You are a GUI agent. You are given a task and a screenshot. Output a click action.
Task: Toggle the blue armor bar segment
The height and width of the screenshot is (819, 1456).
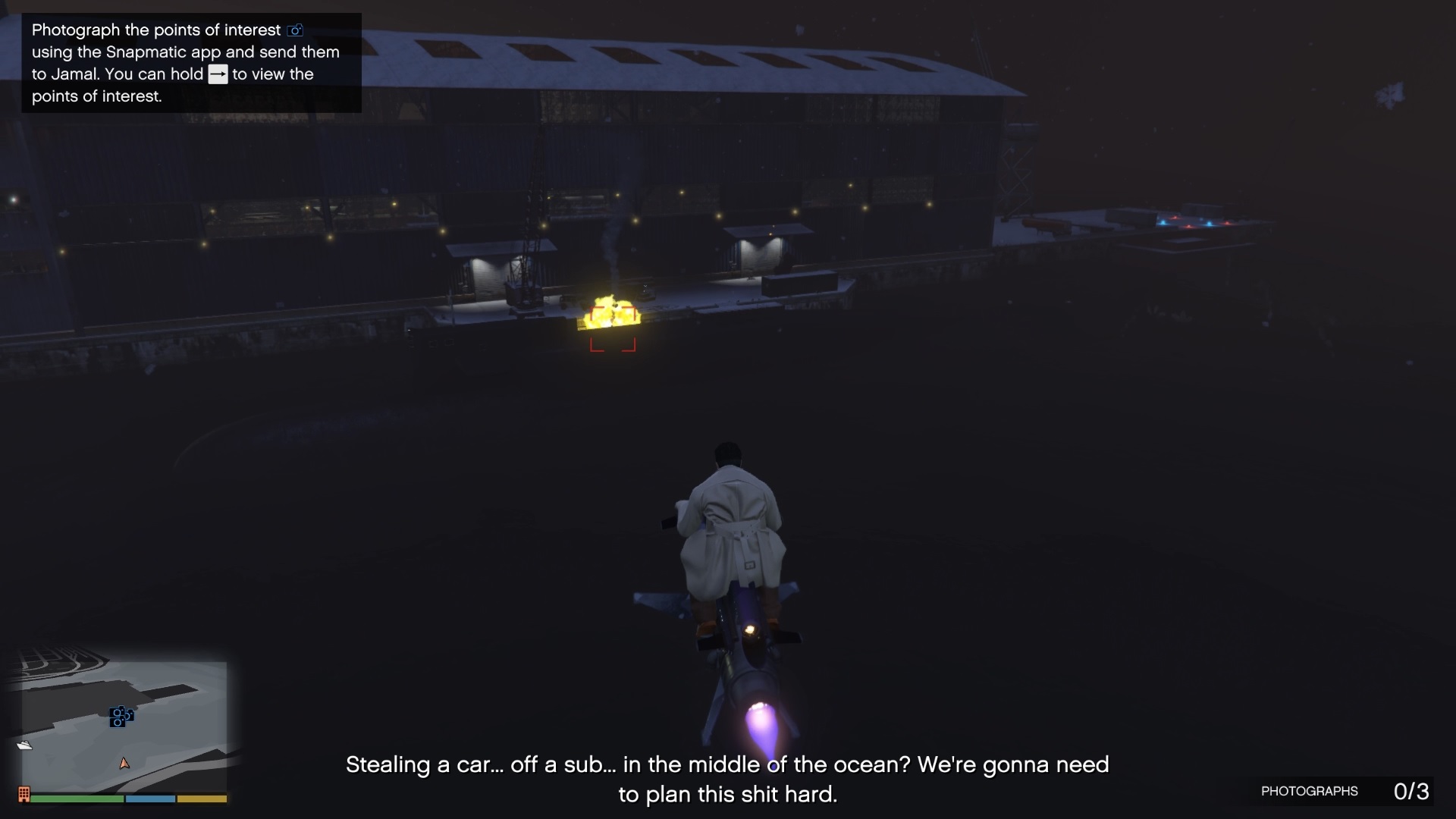(x=149, y=798)
